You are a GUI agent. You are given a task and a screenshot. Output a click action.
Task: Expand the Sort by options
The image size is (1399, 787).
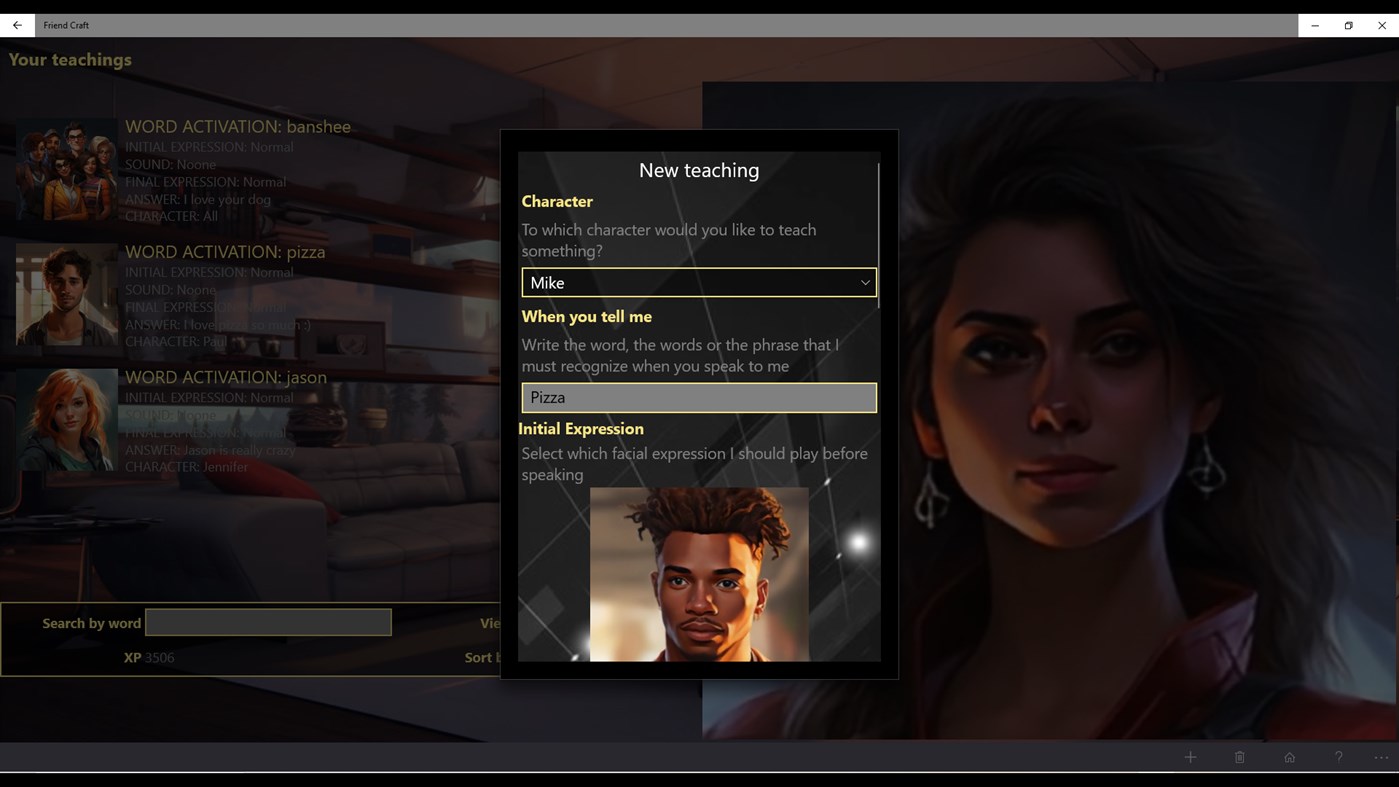480,657
